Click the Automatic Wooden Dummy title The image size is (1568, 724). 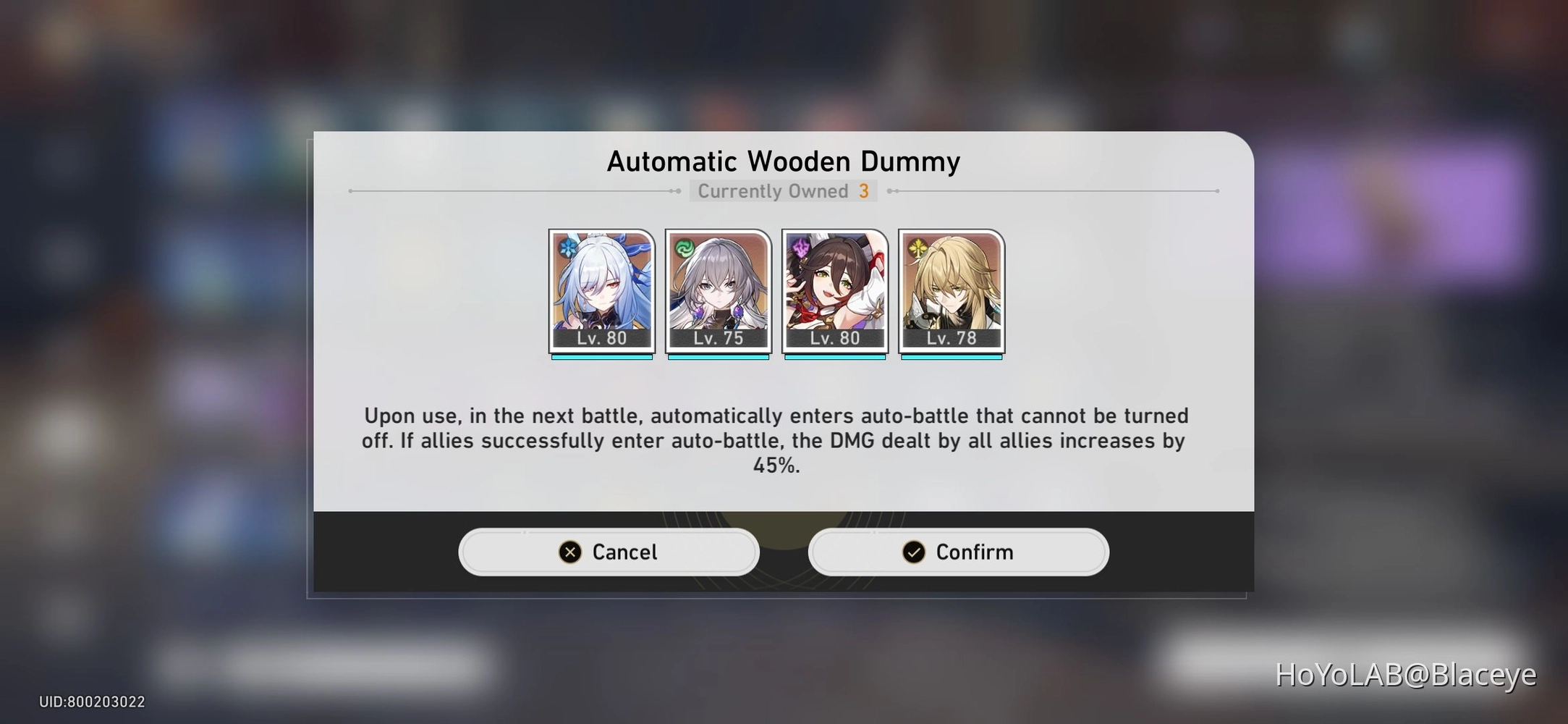coord(783,161)
